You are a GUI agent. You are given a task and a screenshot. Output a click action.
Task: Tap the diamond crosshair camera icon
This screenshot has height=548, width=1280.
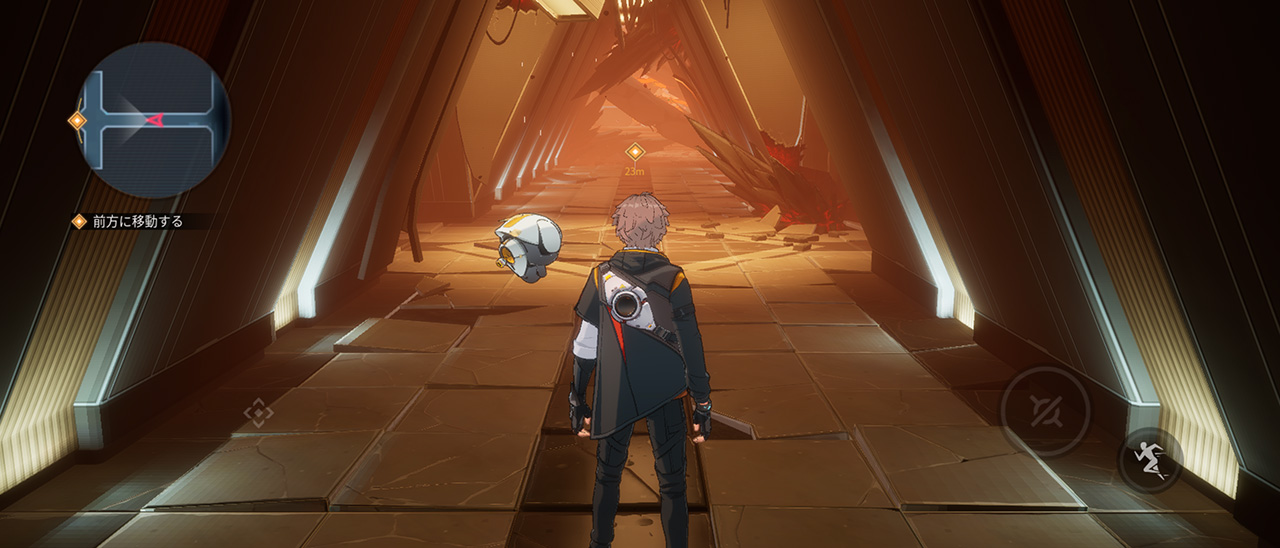click(x=258, y=413)
